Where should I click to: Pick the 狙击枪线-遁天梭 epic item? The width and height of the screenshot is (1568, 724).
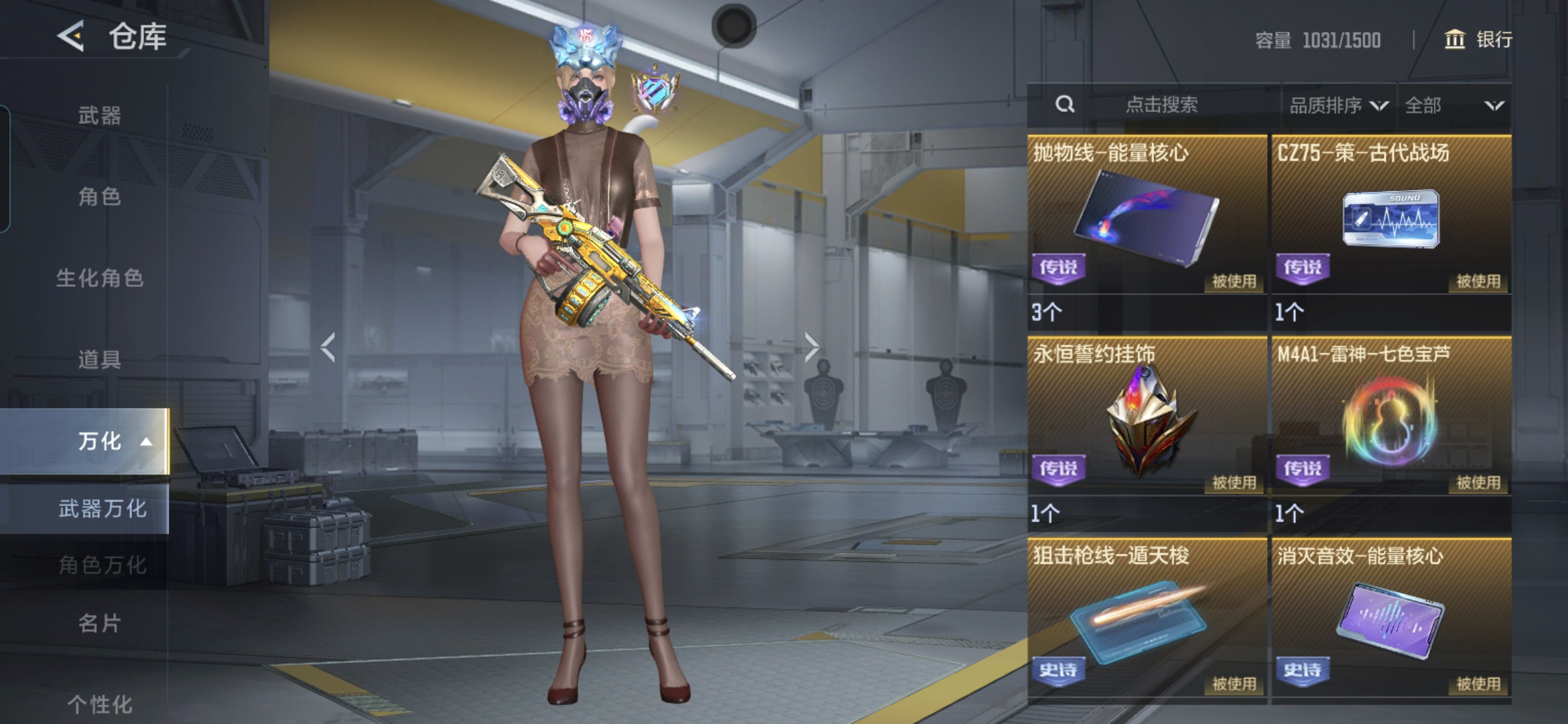click(x=1147, y=619)
